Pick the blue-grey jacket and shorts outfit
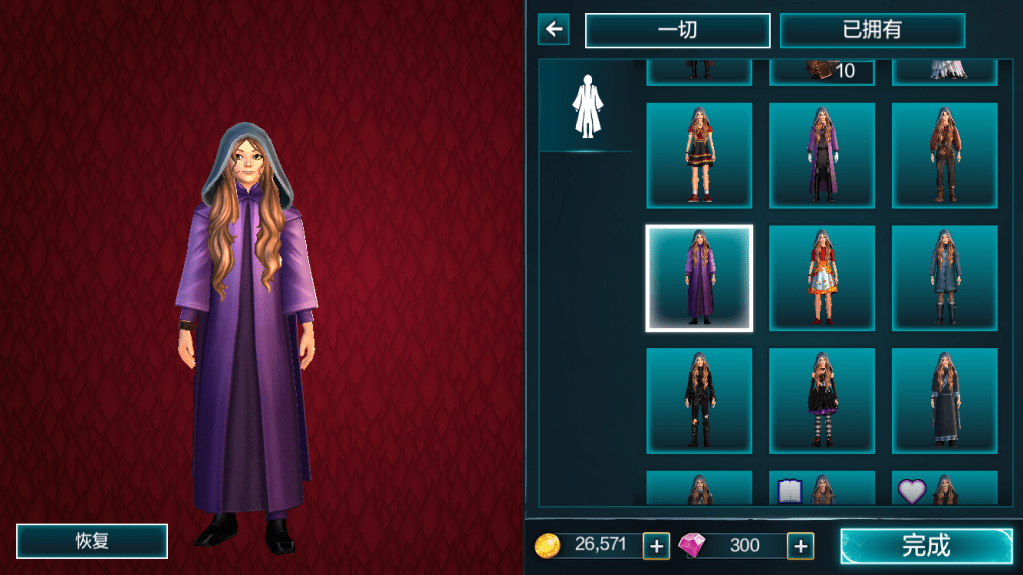This screenshot has height=575, width=1023. tap(944, 278)
